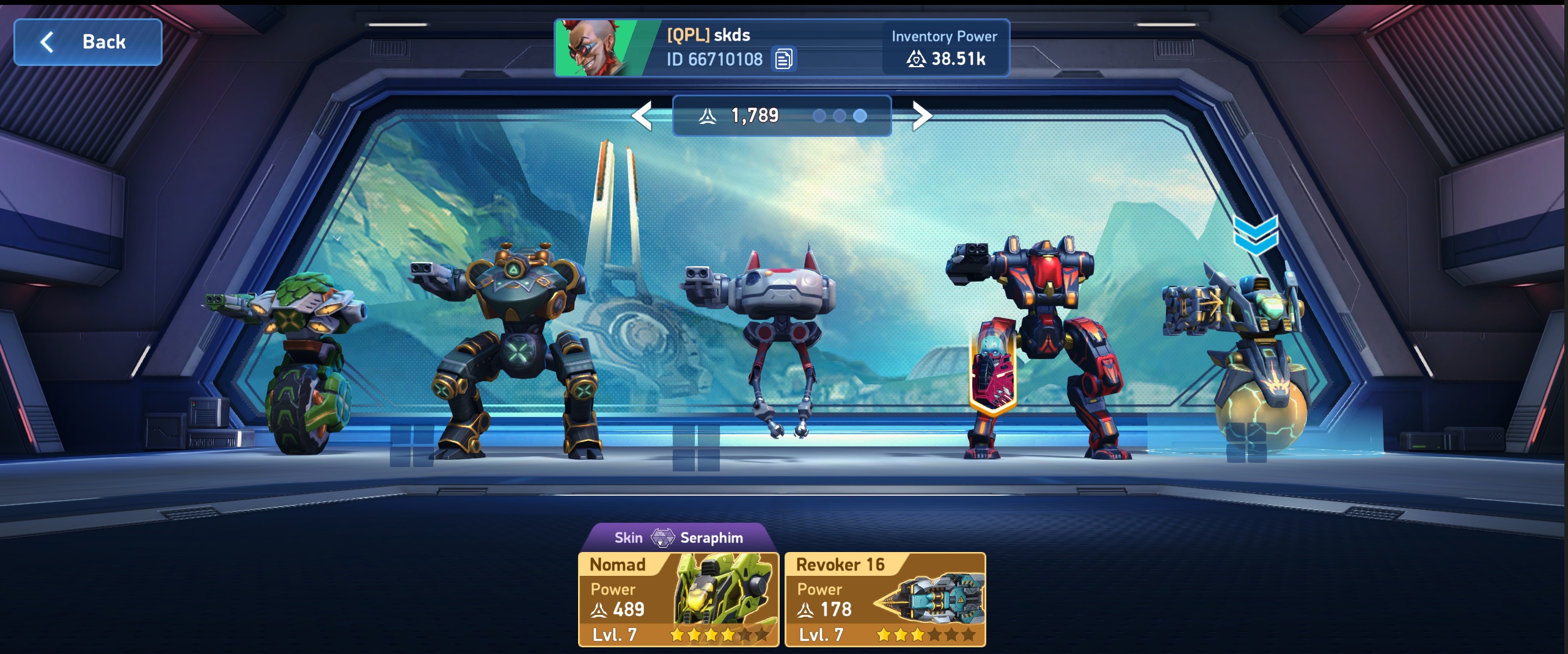
Task: Open the Revoker 16 weapon card
Action: point(885,599)
